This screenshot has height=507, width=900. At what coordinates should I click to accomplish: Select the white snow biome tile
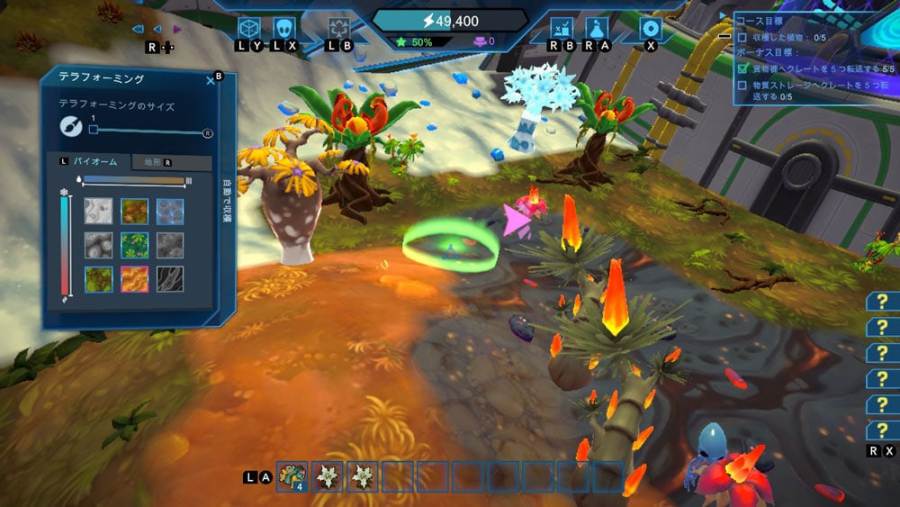coord(97,211)
